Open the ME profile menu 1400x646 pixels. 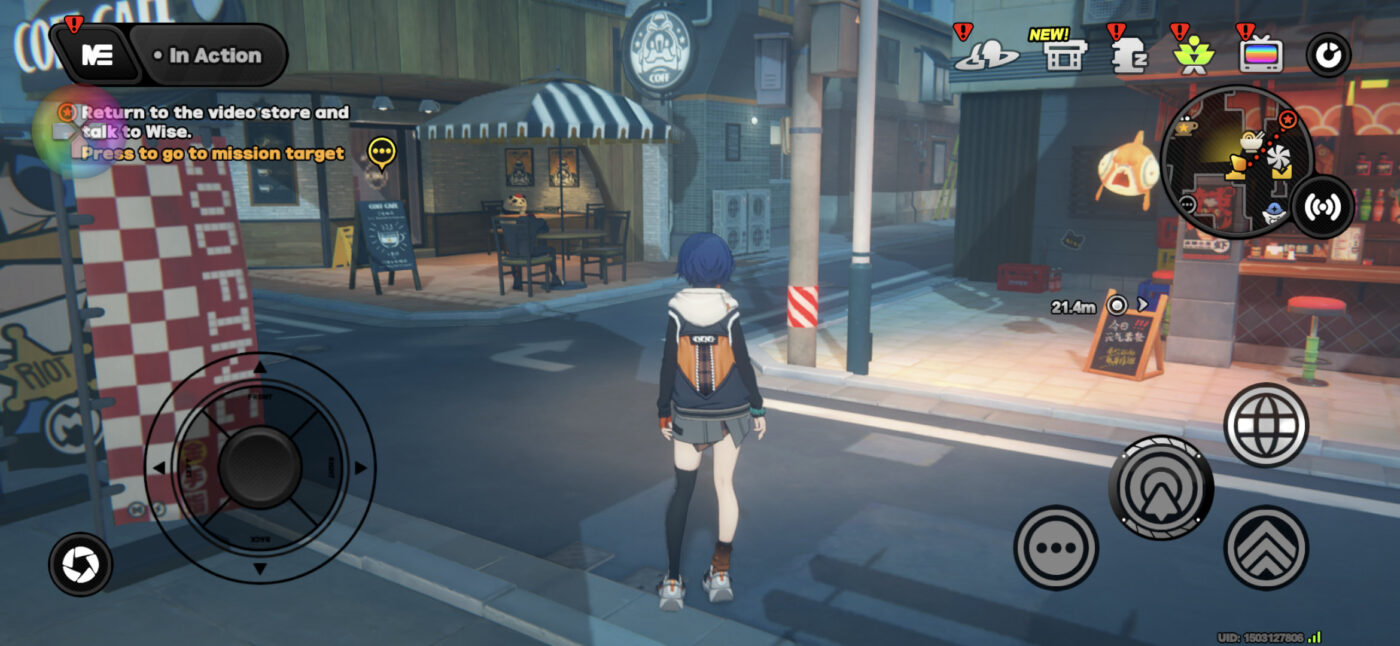(x=97, y=55)
